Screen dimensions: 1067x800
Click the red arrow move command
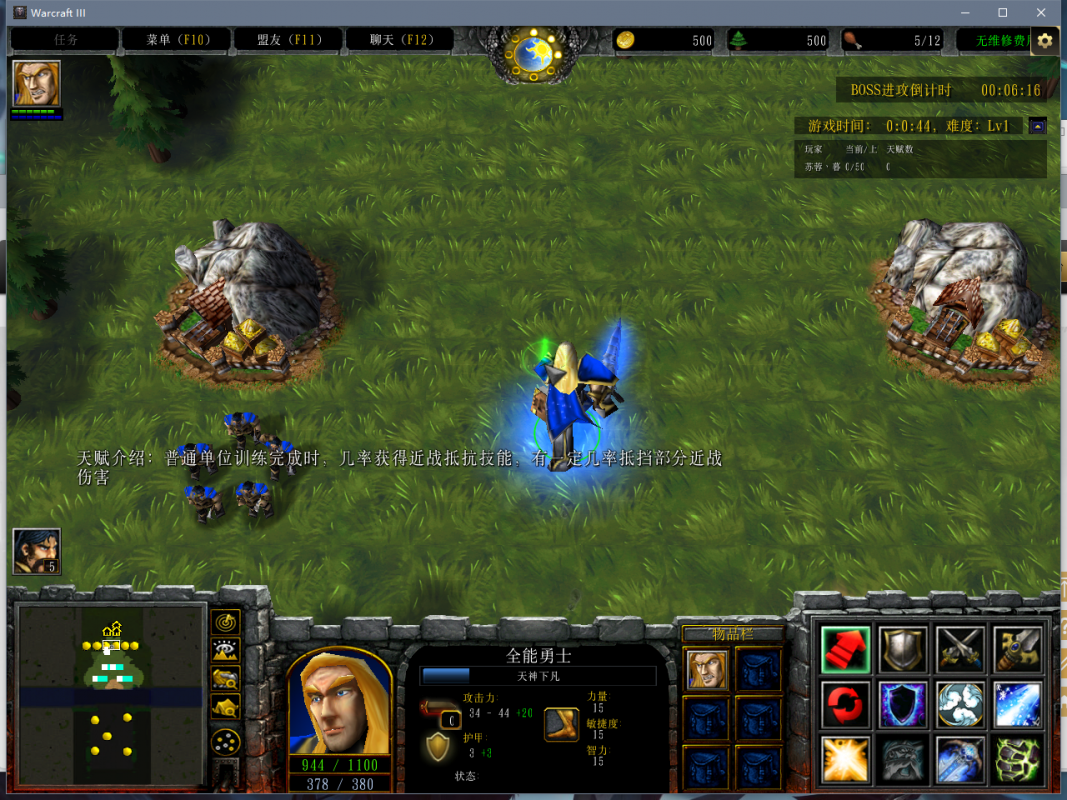coord(846,649)
